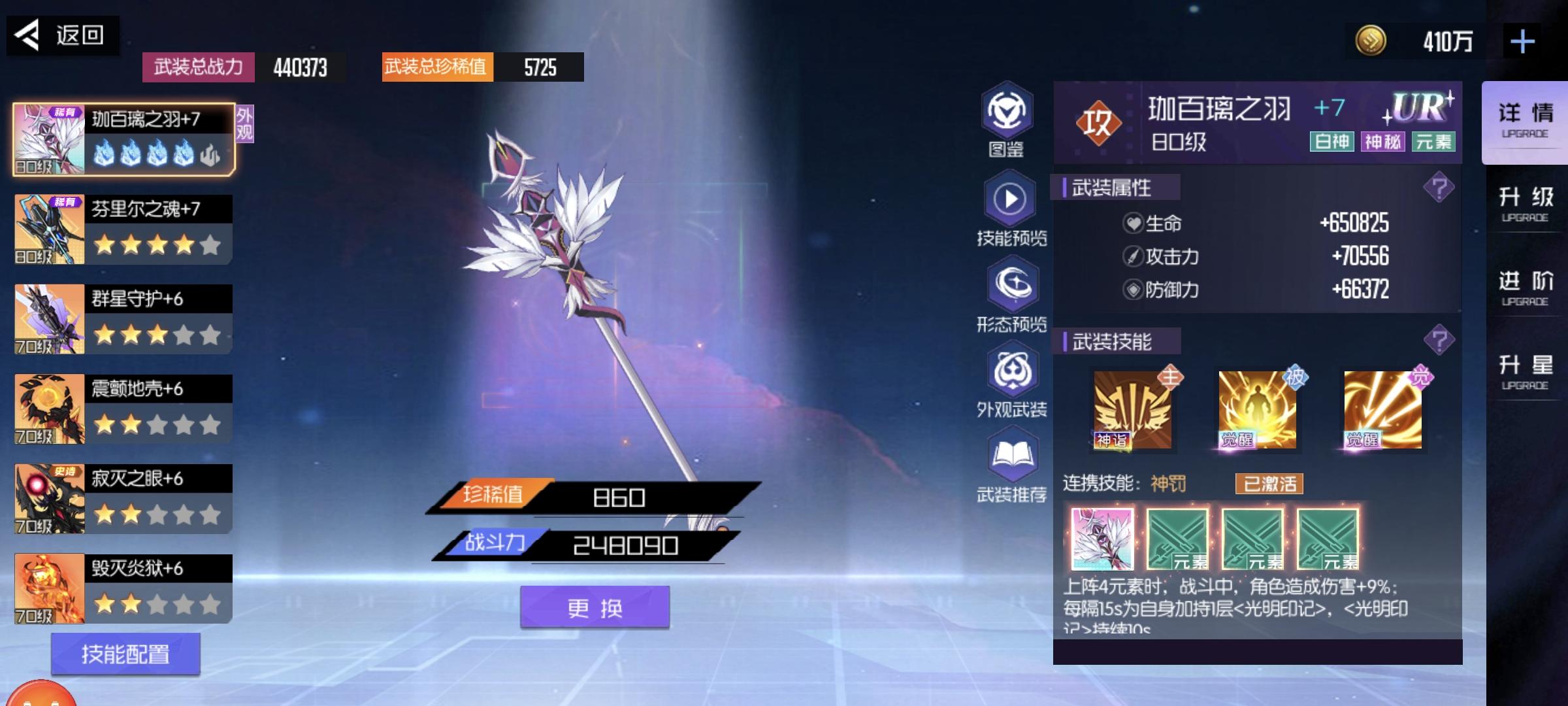This screenshot has width=1568, height=706.
Task: Select the 寂灭之眼+6 weapon entry
Action: (124, 499)
